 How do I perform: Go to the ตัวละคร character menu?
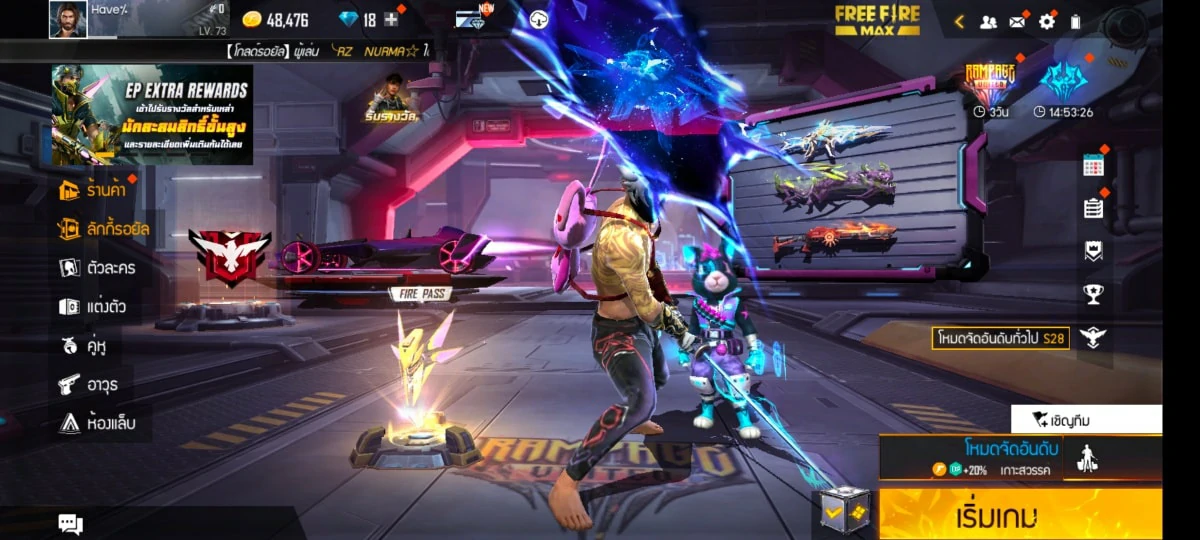pos(97,268)
